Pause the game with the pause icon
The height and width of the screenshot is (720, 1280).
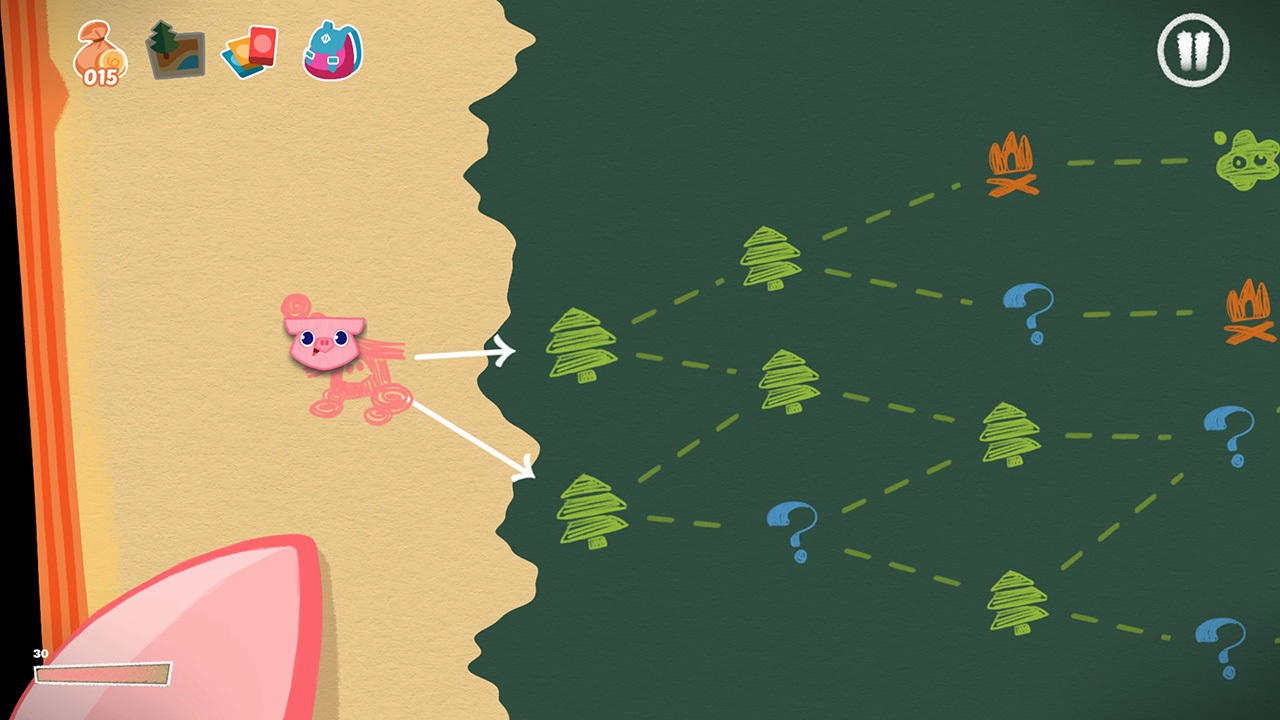click(x=1193, y=52)
